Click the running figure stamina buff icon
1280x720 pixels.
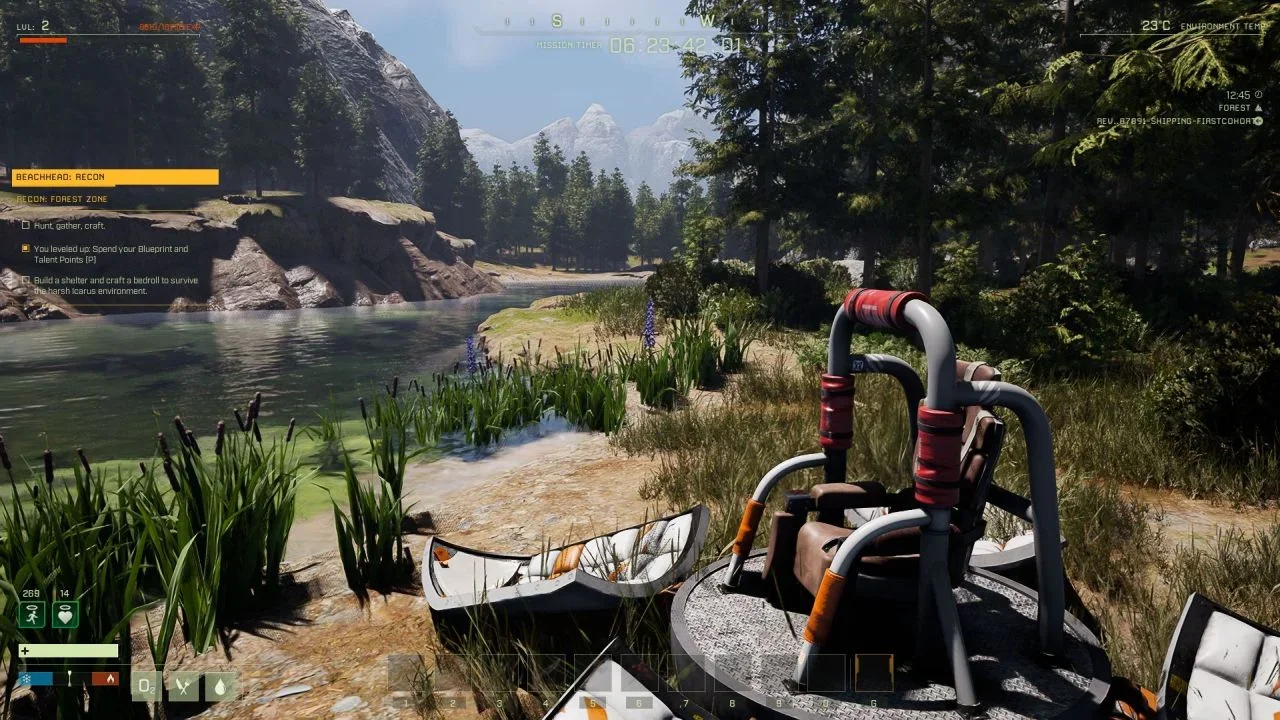(x=32, y=614)
